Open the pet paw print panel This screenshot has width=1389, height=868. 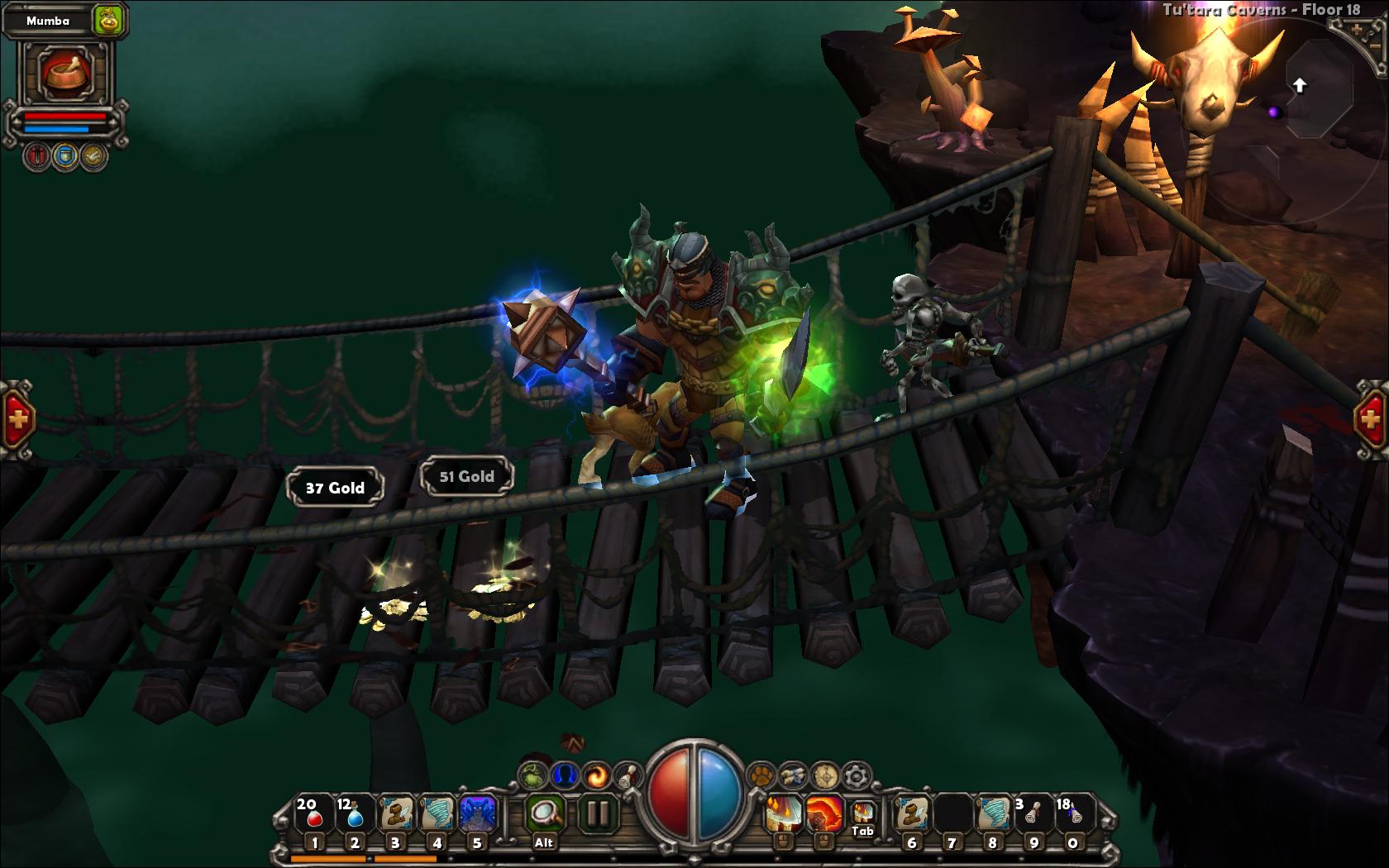(760, 775)
